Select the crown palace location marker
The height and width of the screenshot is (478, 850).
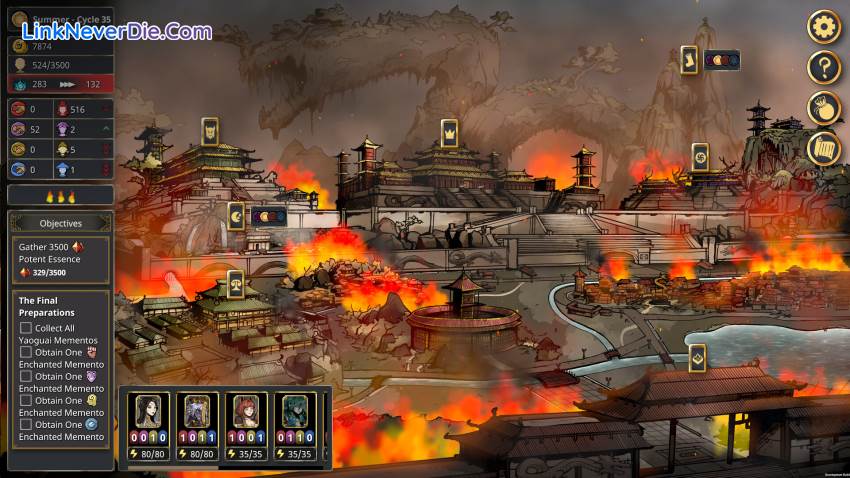point(449,132)
